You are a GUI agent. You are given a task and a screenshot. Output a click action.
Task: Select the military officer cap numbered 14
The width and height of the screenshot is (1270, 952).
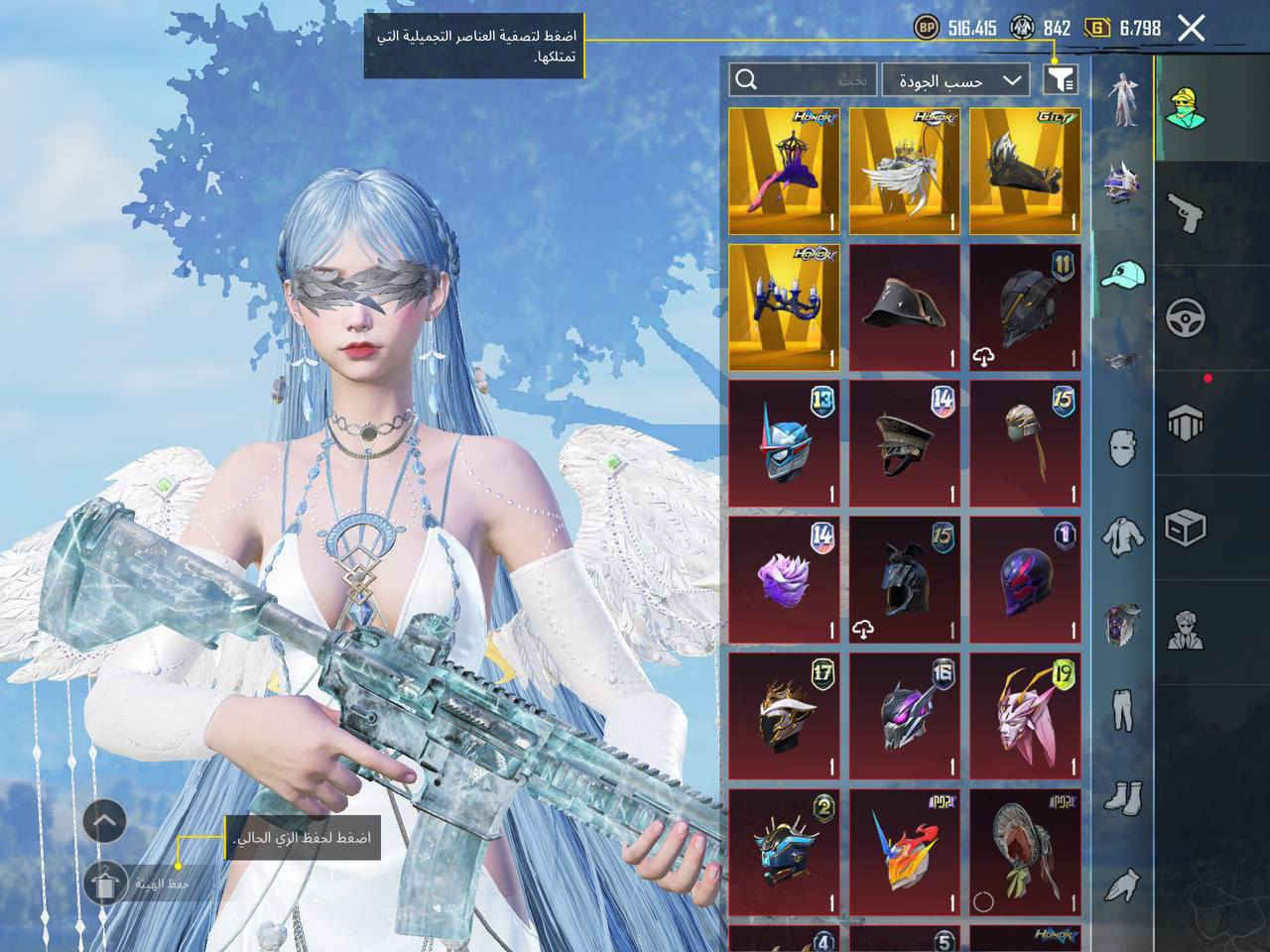click(x=904, y=443)
